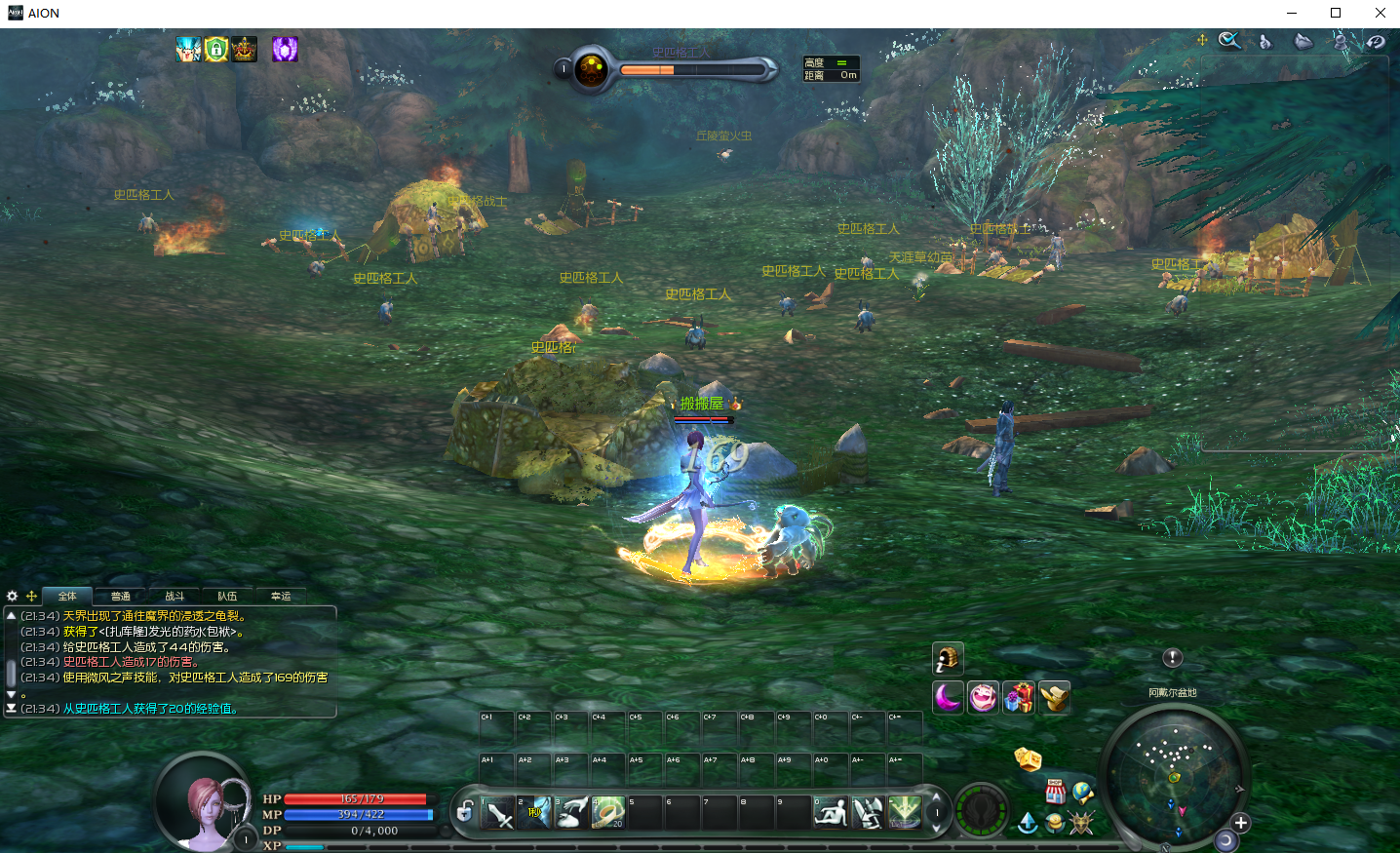Screen dimensions: 1400x853
Task: Close the AION game window
Action: [1380, 13]
